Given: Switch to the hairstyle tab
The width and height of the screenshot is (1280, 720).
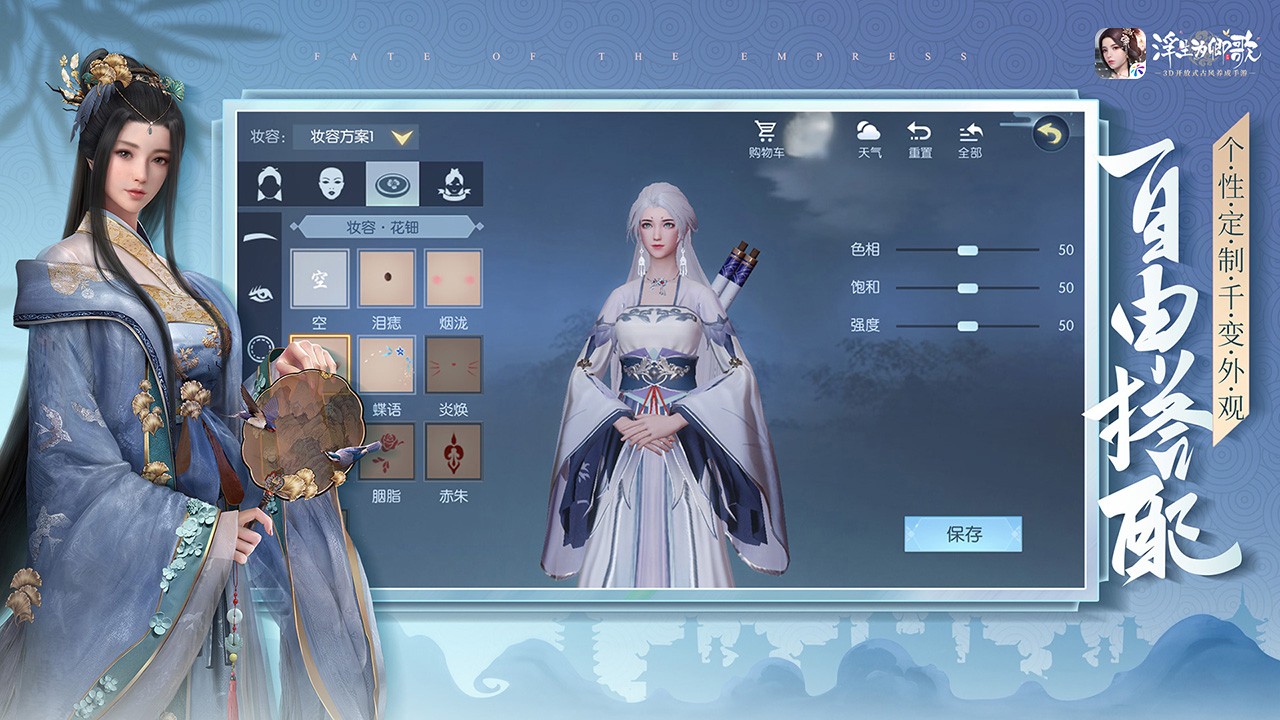Looking at the screenshot, I should pos(268,184).
